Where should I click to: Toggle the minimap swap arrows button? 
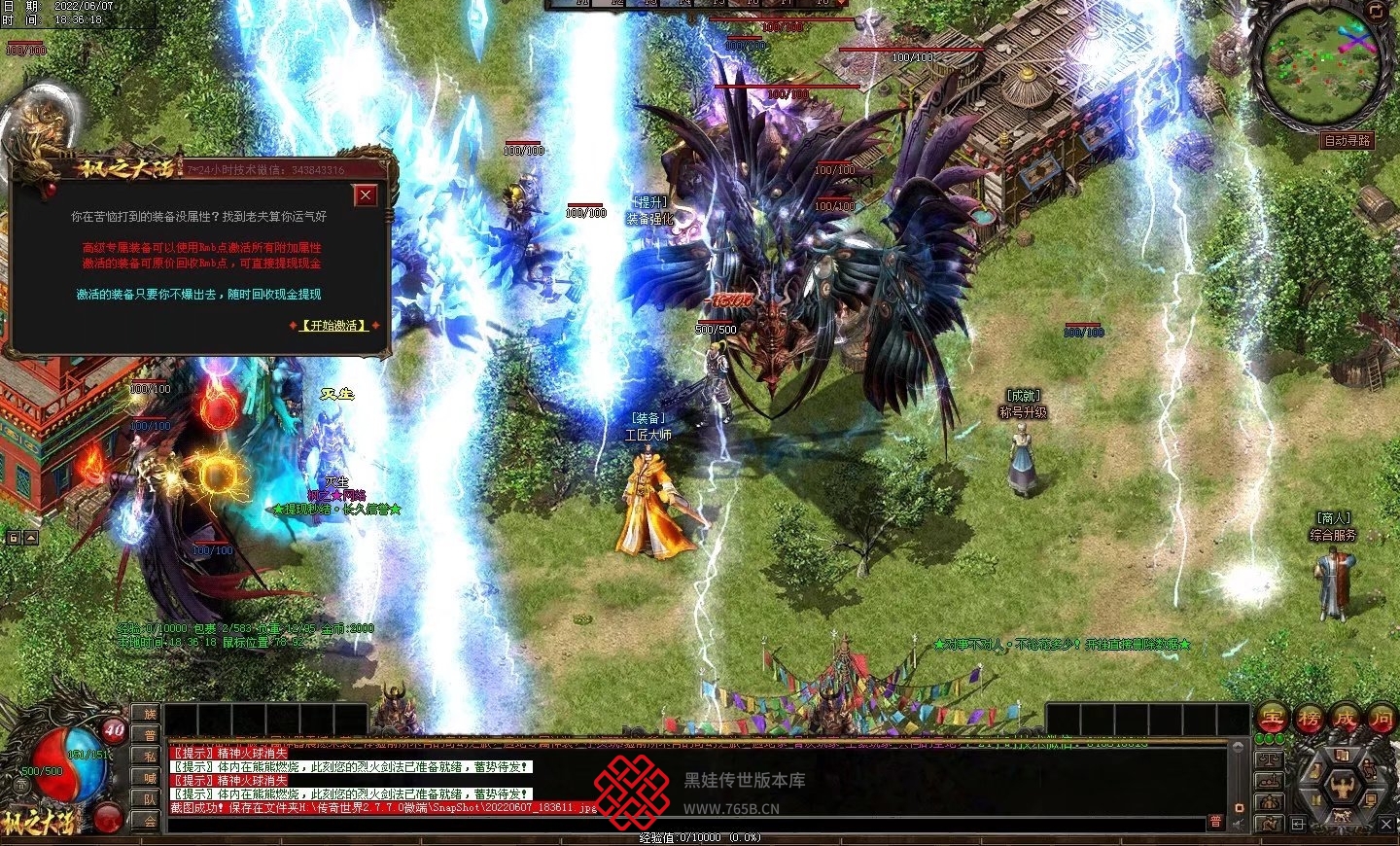pos(1376,11)
